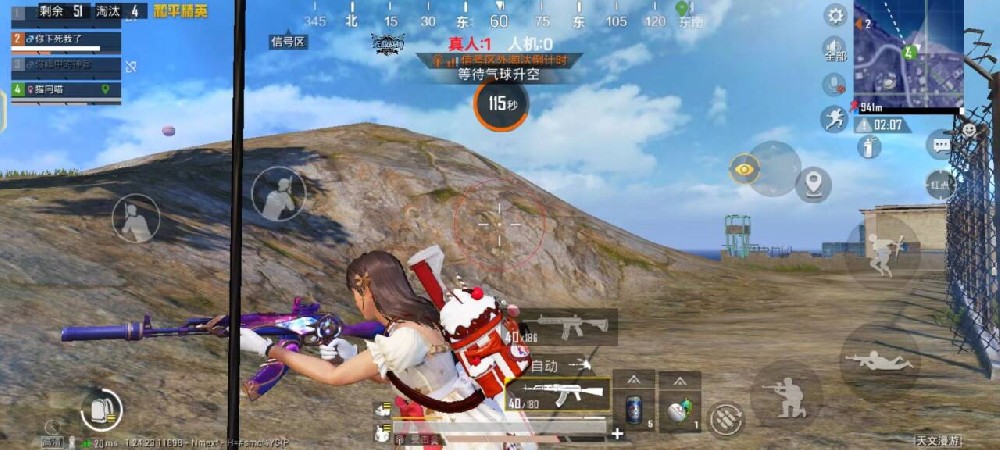
Task: Reload using the bullets button
Action: click(x=727, y=419)
